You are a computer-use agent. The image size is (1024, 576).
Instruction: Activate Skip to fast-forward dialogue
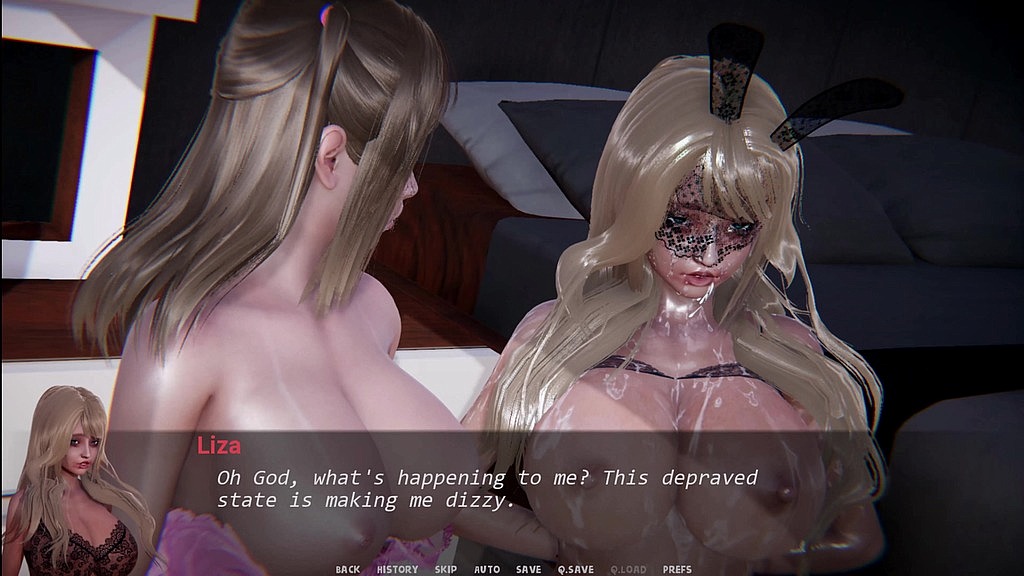tap(445, 569)
